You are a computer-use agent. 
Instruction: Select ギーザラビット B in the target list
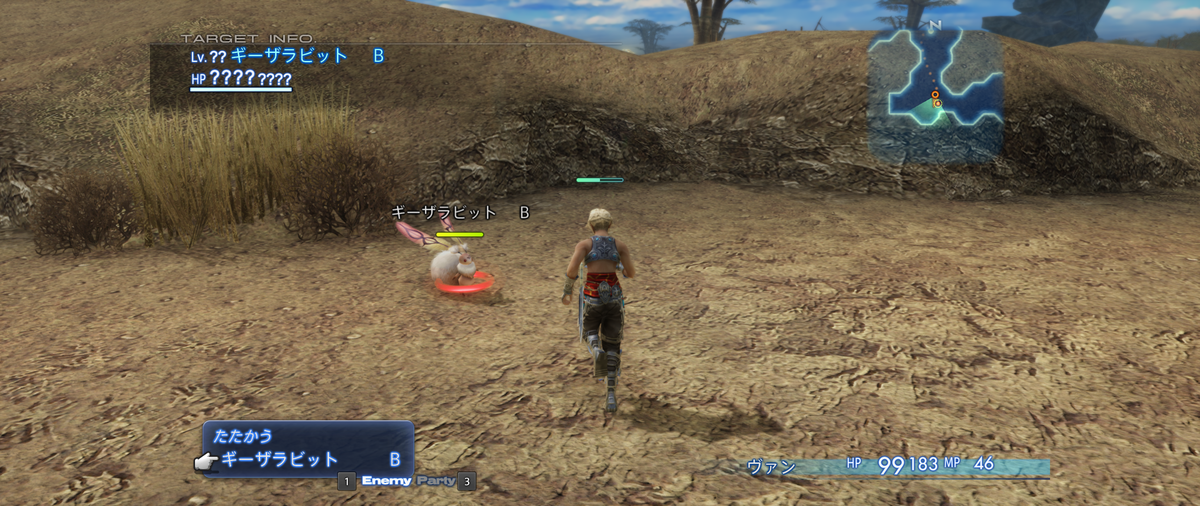pyautogui.click(x=308, y=460)
